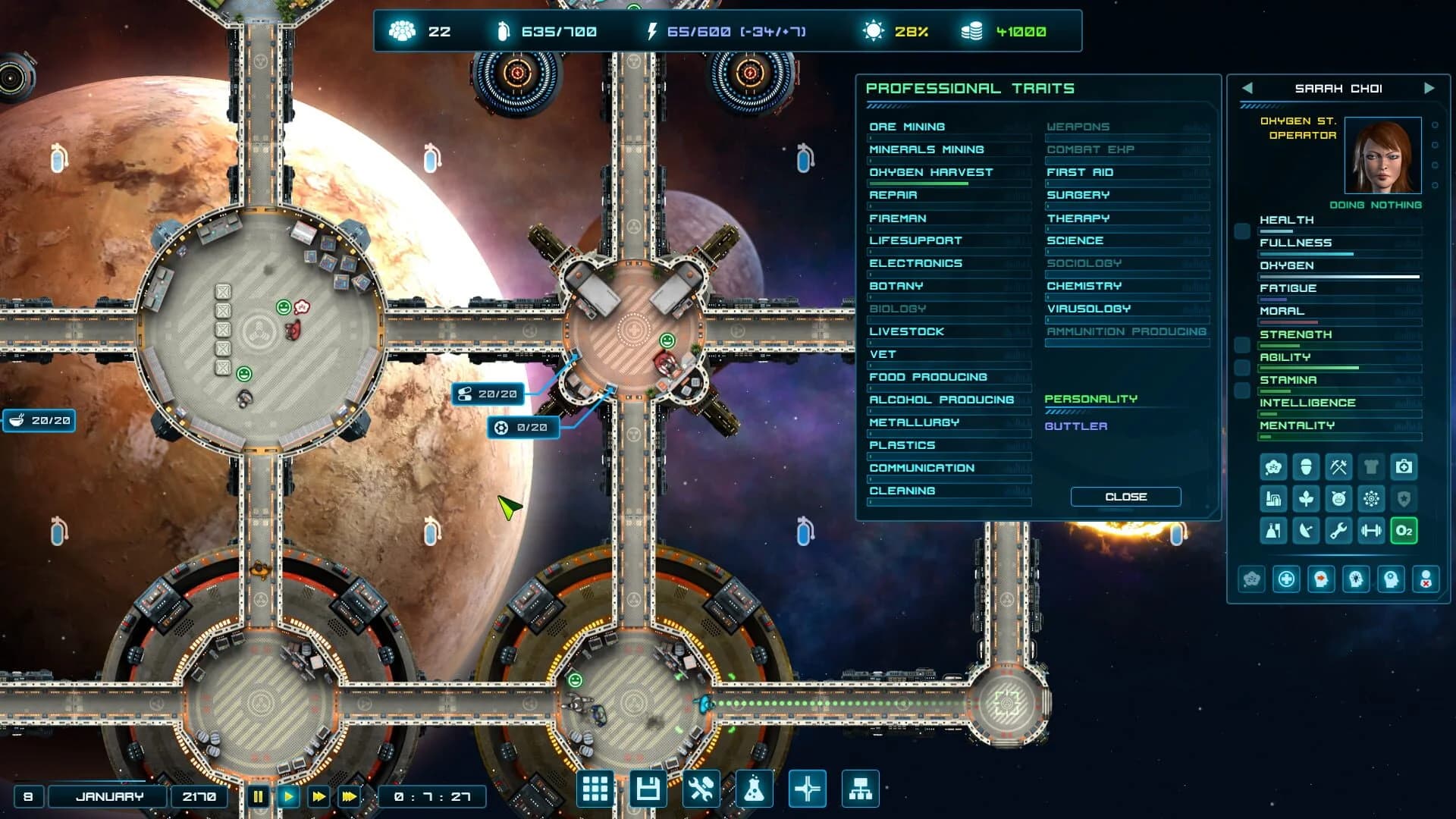Select the medkit first aid job icon
1456x819 pixels.
(x=1403, y=467)
